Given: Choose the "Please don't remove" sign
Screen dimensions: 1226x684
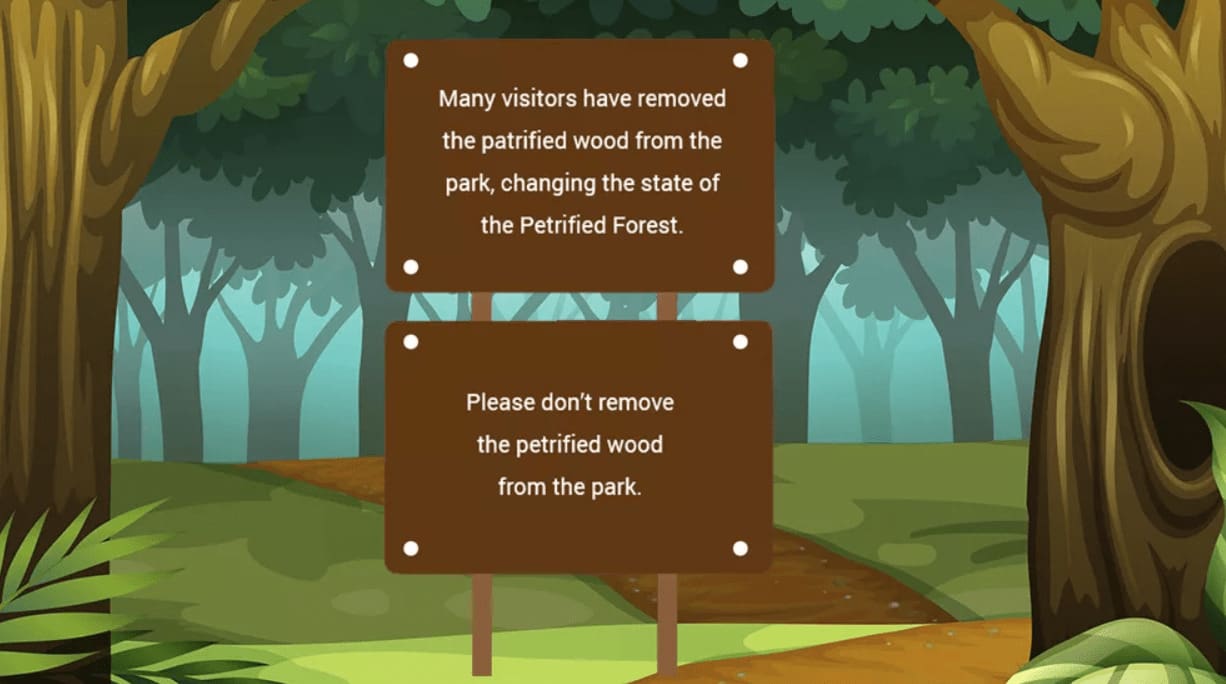Looking at the screenshot, I should (x=578, y=446).
